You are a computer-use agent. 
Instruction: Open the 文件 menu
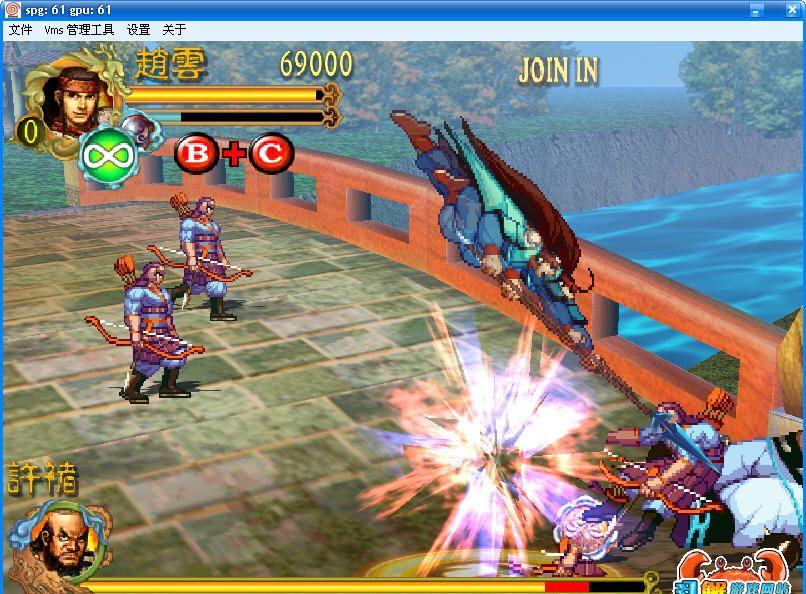point(20,30)
